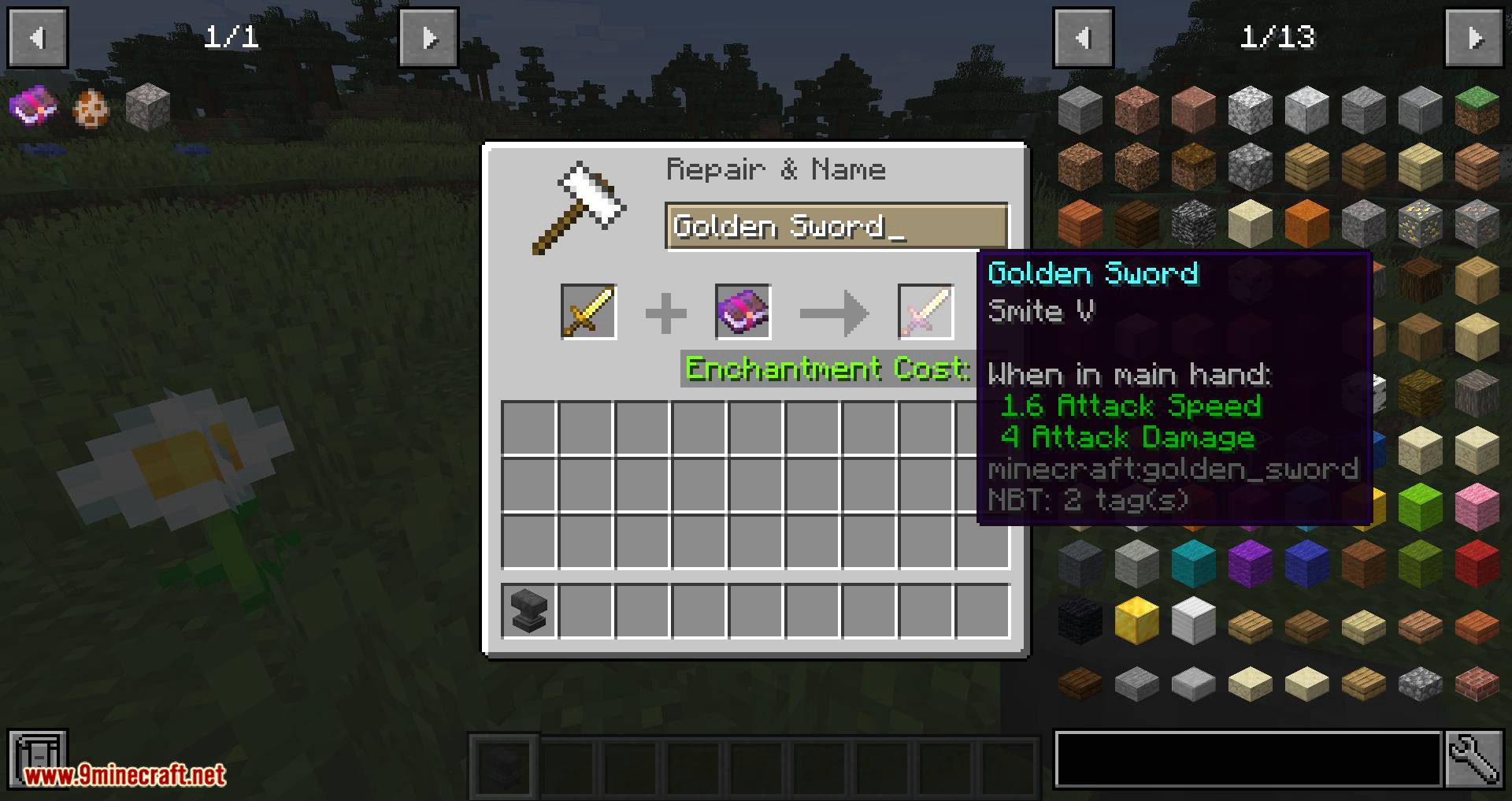Click the hammer icon above Repair & Name

(x=580, y=205)
